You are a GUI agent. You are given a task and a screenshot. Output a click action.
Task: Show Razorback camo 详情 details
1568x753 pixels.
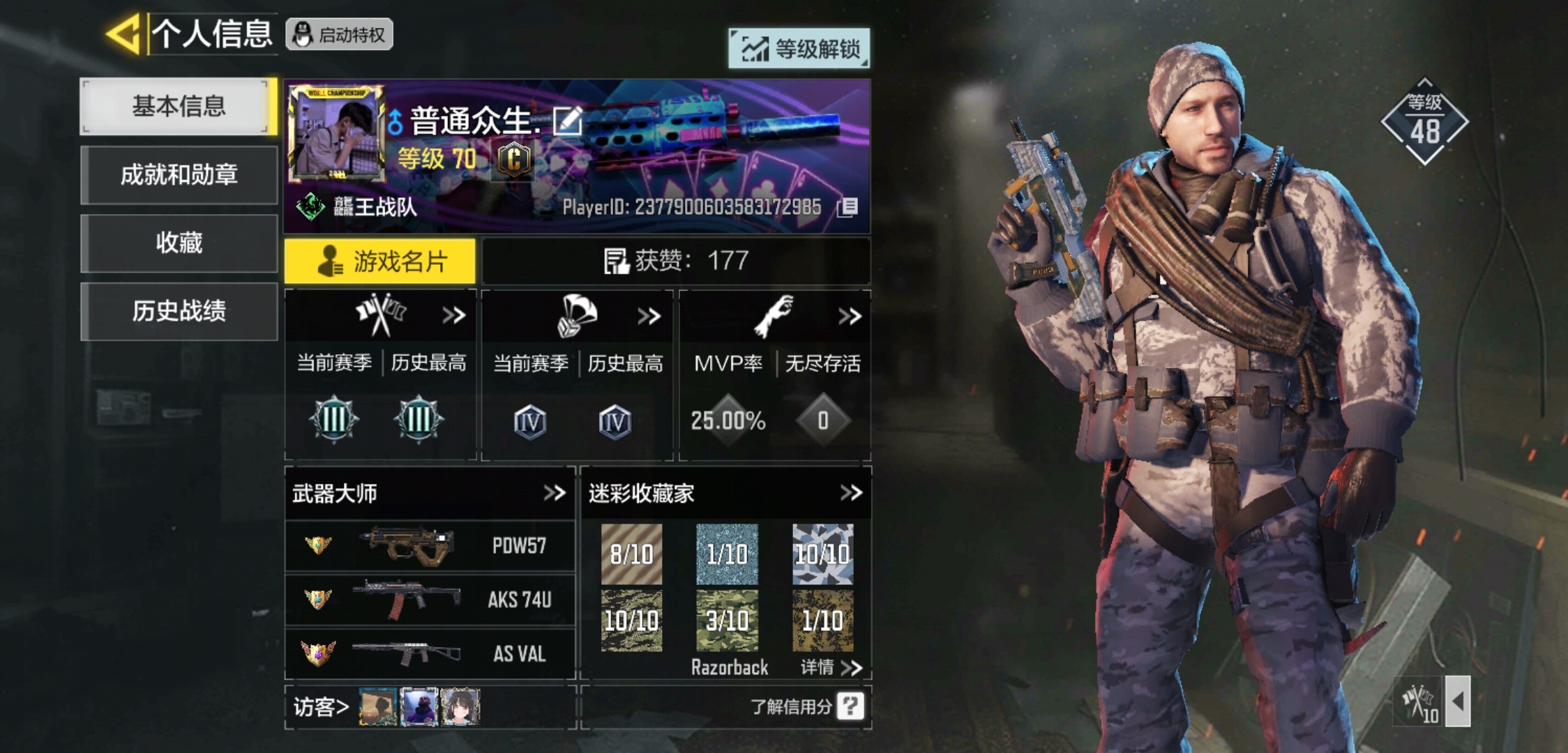[x=831, y=668]
